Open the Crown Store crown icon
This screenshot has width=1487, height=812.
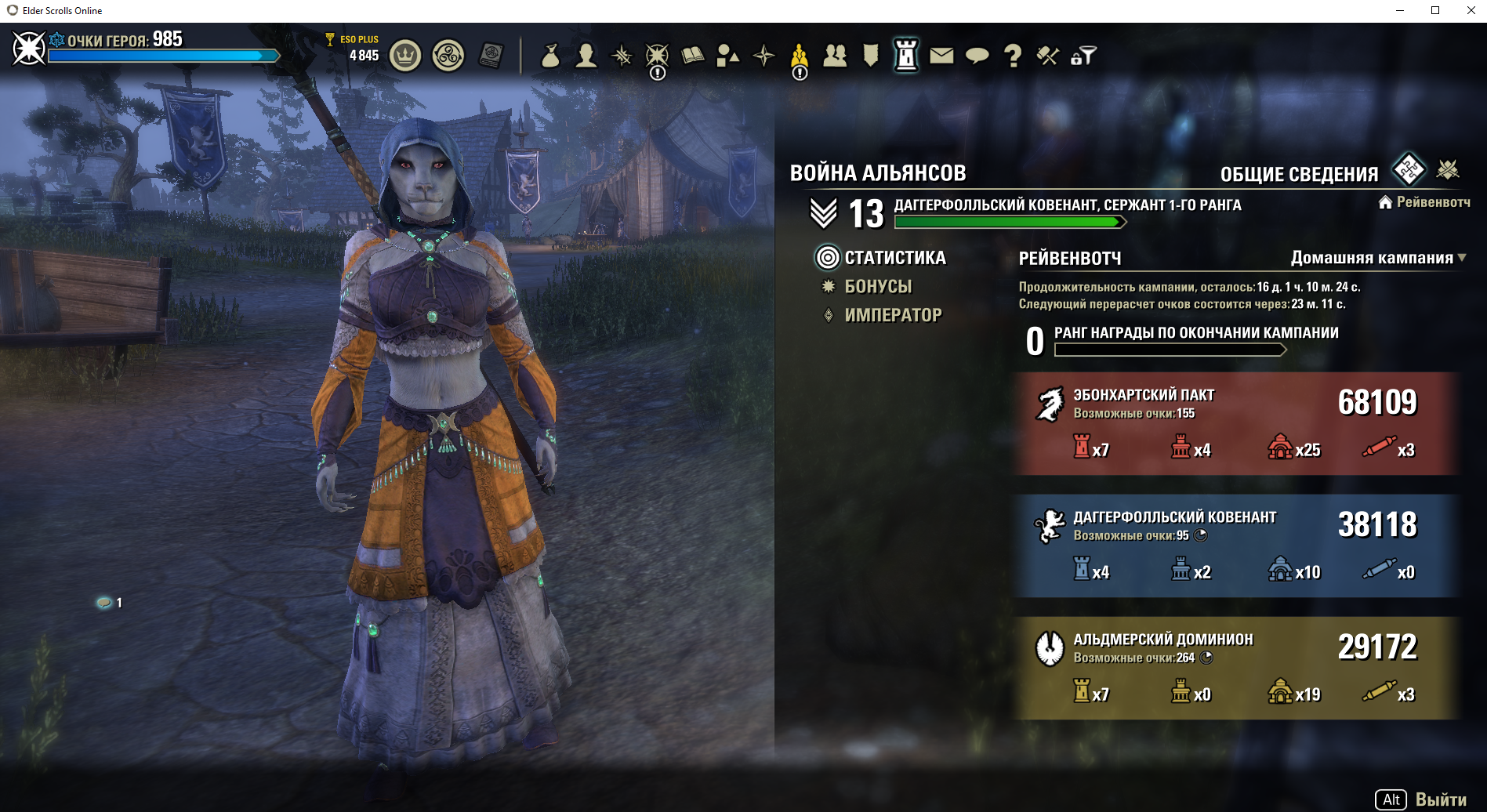[x=405, y=56]
